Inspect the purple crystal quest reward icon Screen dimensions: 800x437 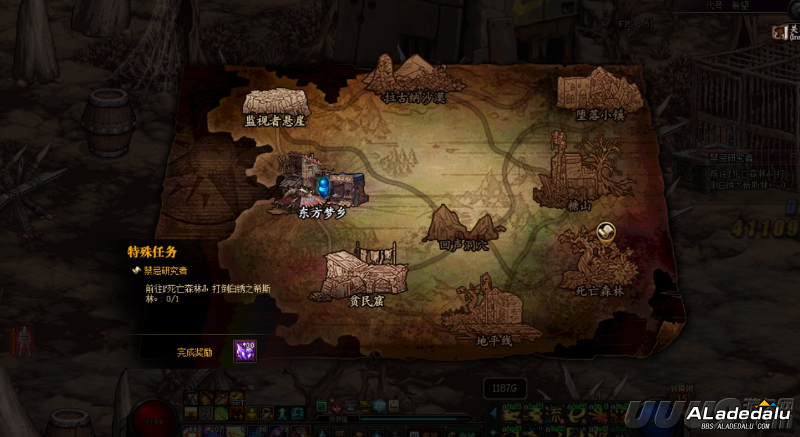(244, 351)
